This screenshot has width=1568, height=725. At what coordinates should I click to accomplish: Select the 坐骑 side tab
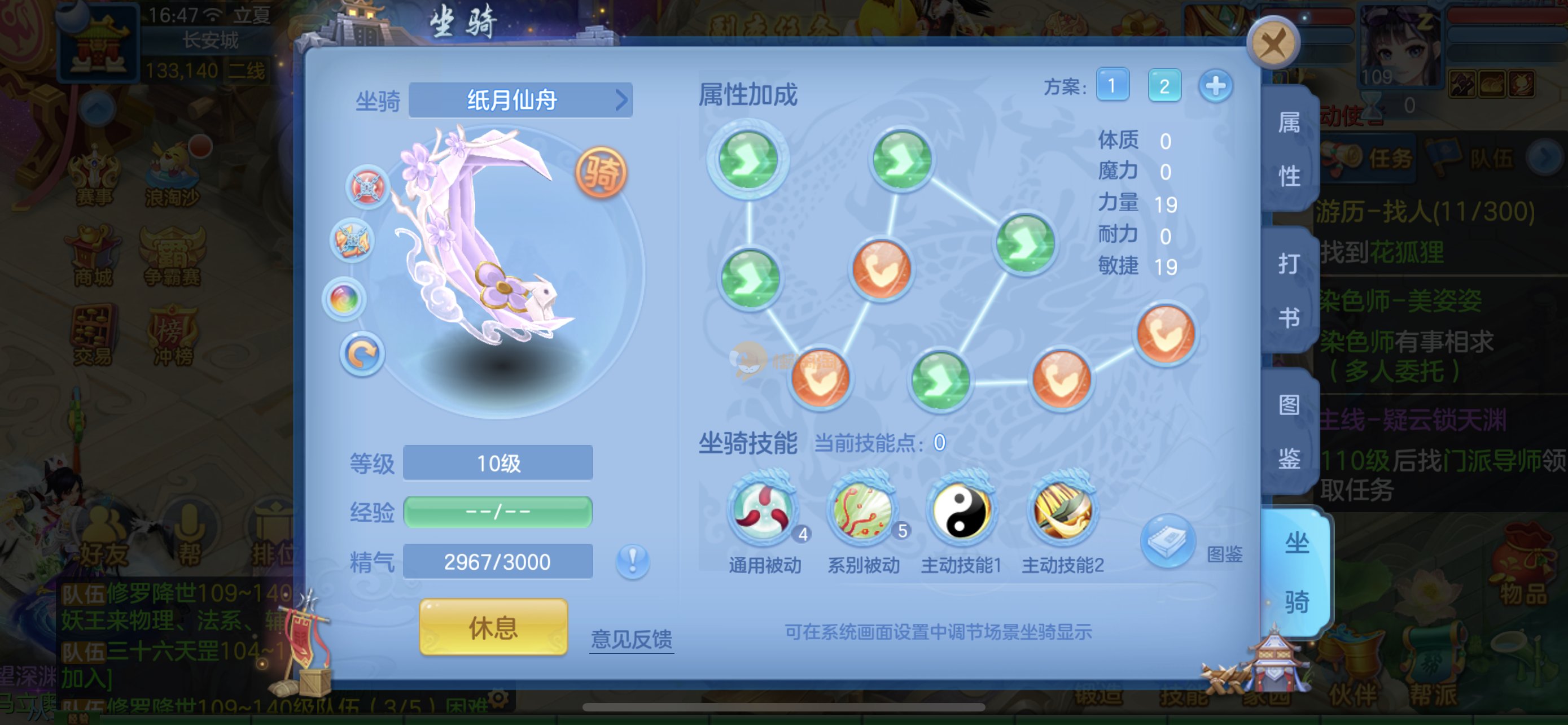[x=1296, y=572]
